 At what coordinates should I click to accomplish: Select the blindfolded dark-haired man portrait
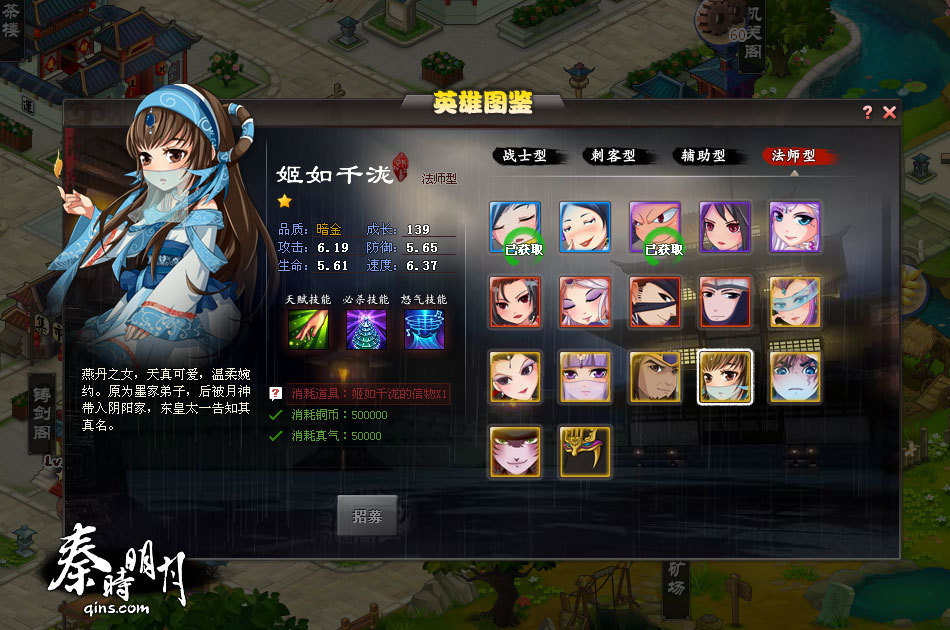tap(655, 302)
